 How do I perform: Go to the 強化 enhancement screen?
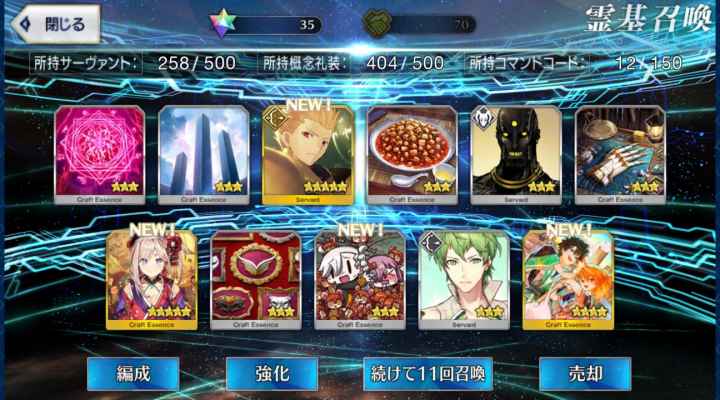tap(272, 373)
